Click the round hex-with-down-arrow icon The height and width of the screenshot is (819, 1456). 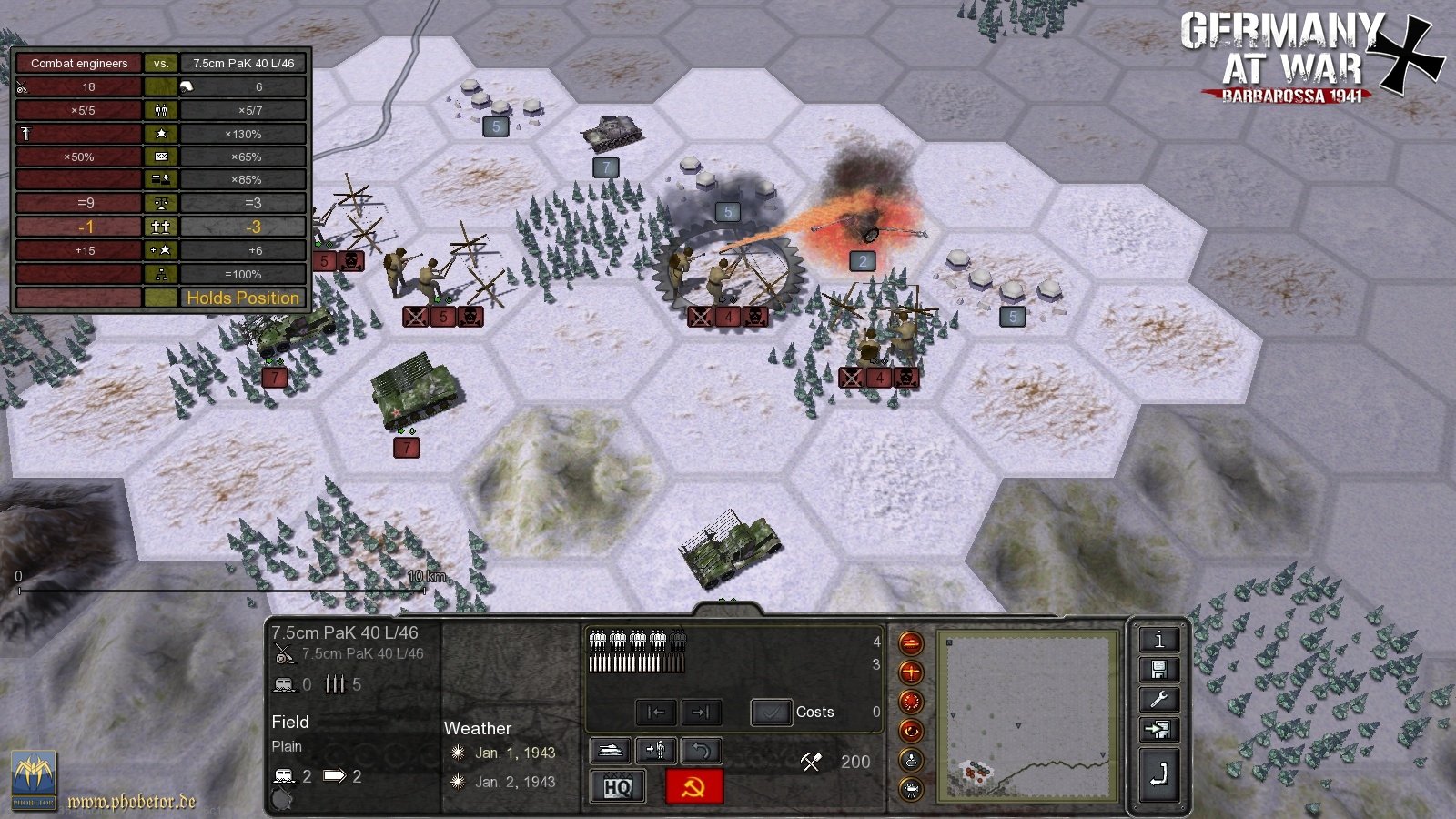tap(911, 760)
